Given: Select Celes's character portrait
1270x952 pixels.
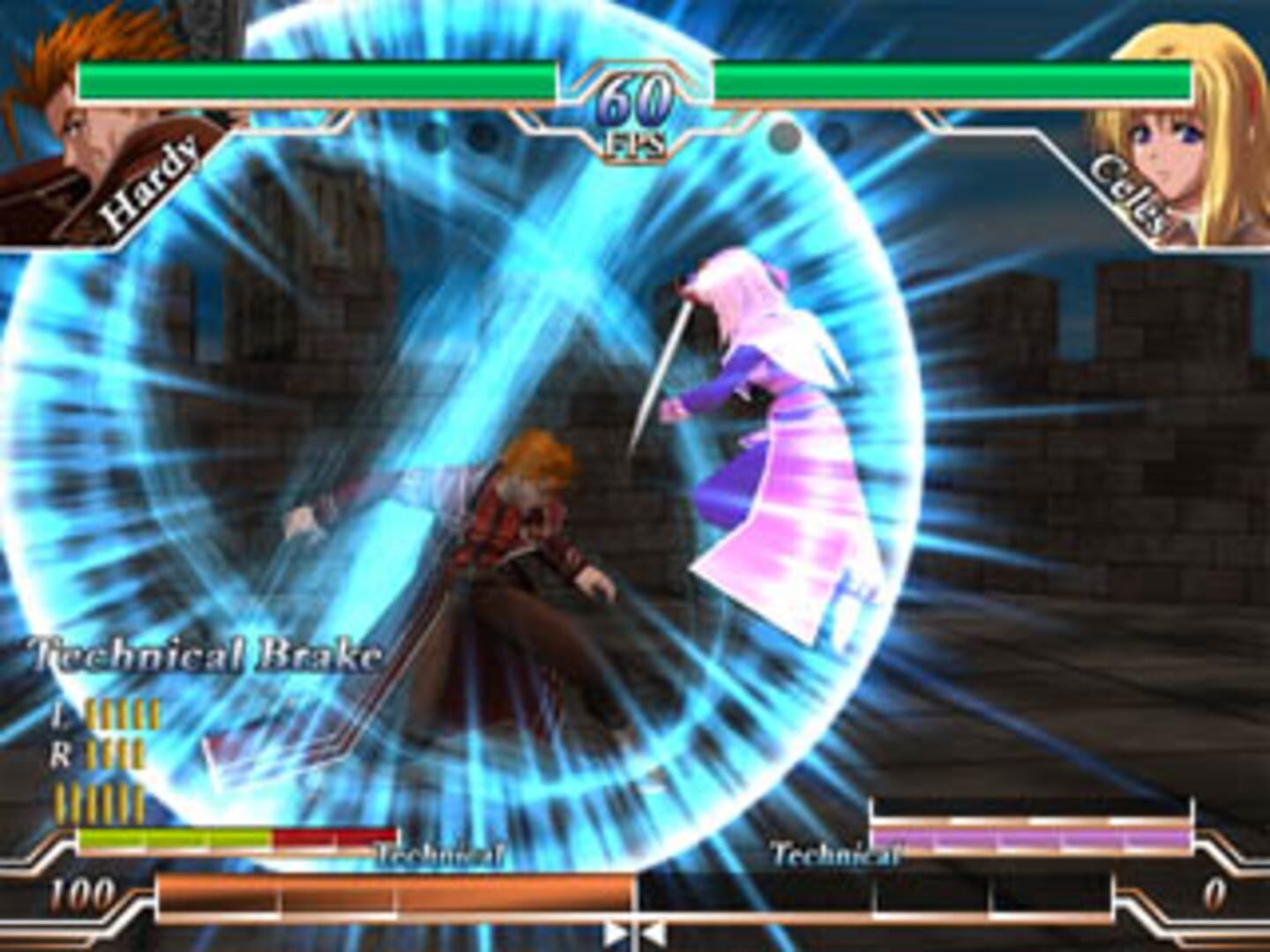Looking at the screenshot, I should (1191, 132).
